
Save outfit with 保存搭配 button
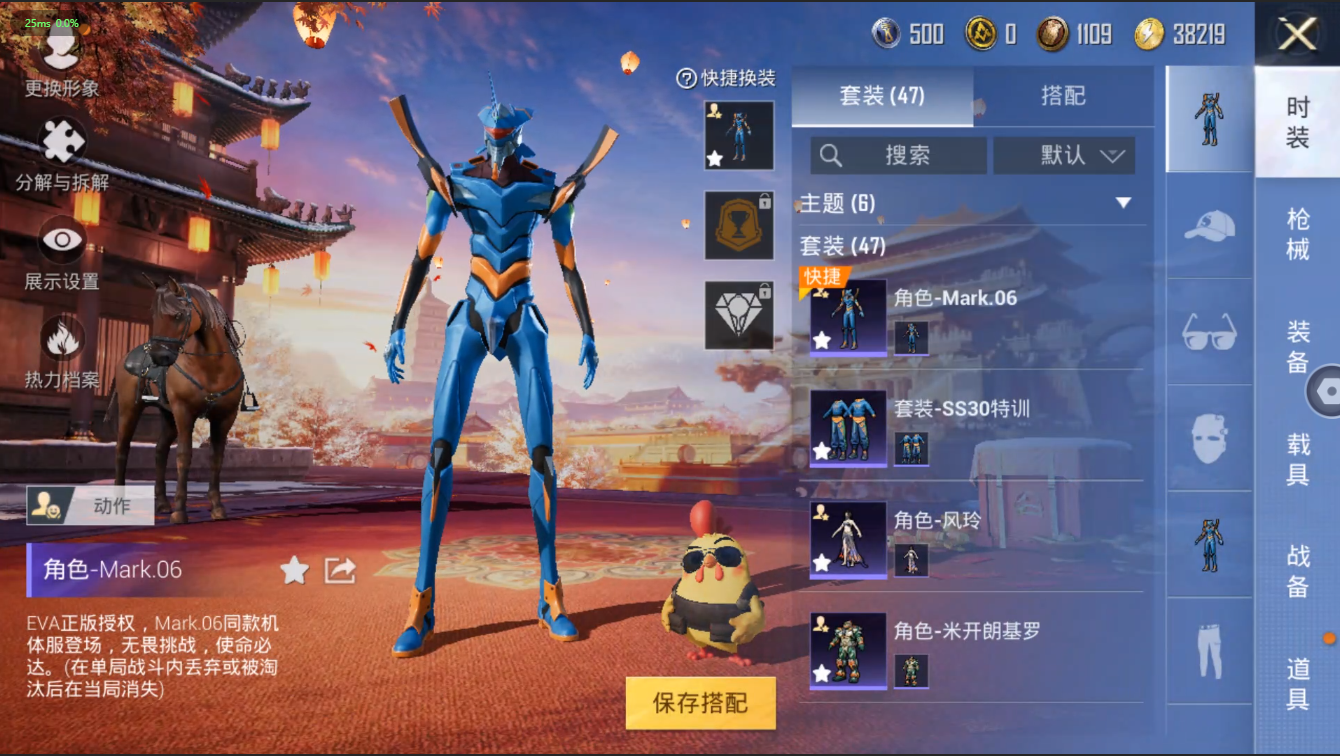click(x=700, y=702)
